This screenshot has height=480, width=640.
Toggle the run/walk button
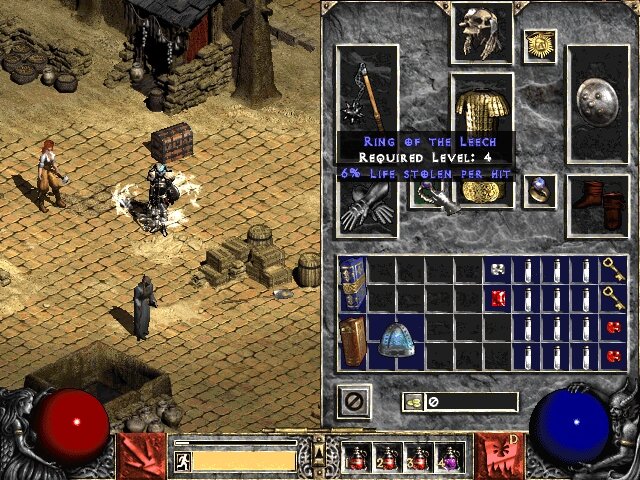pos(183,461)
